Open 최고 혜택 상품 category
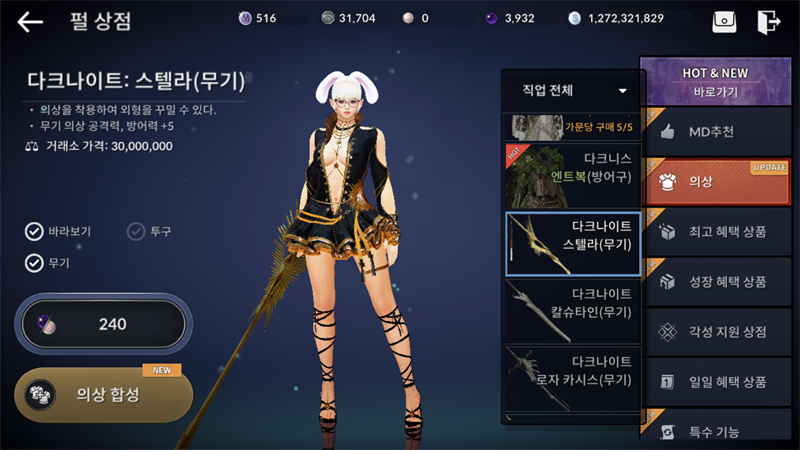This screenshot has height=450, width=800. [715, 232]
